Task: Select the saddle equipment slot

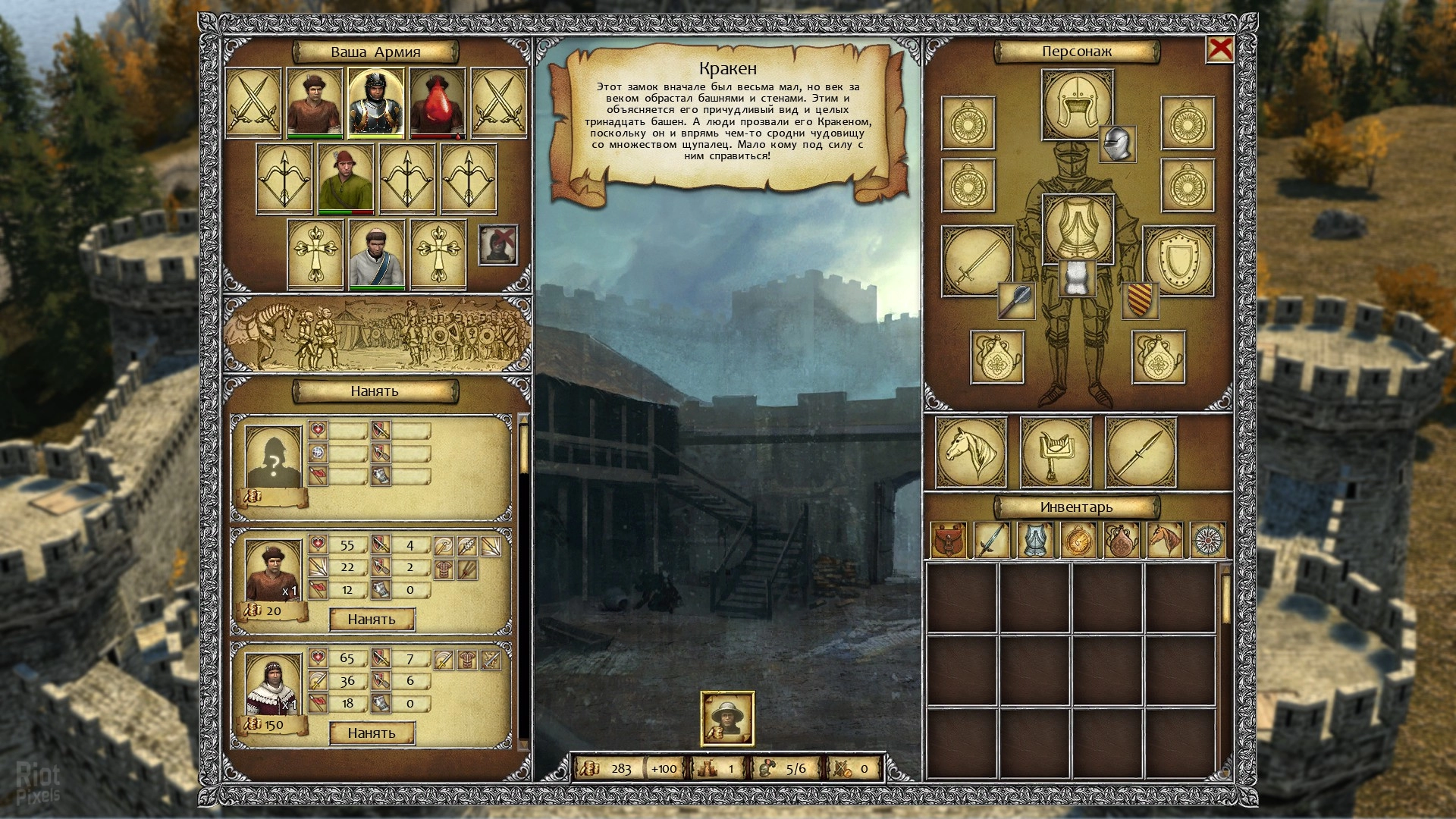Action: (1056, 452)
